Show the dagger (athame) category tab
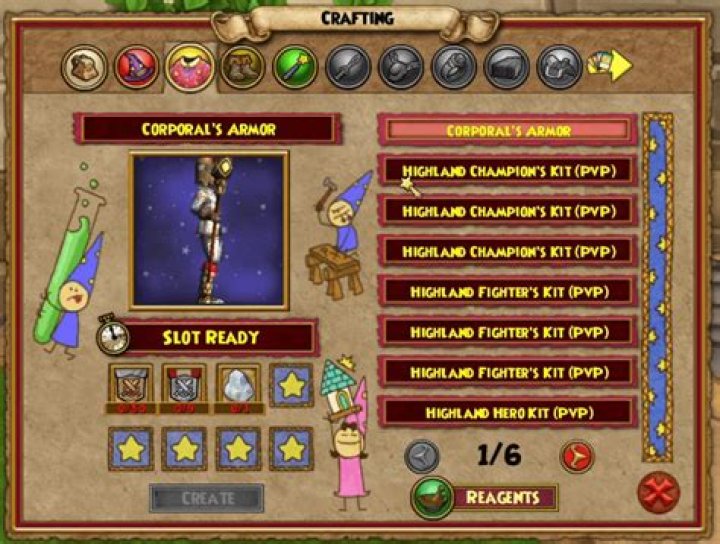The image size is (720, 544). (348, 68)
